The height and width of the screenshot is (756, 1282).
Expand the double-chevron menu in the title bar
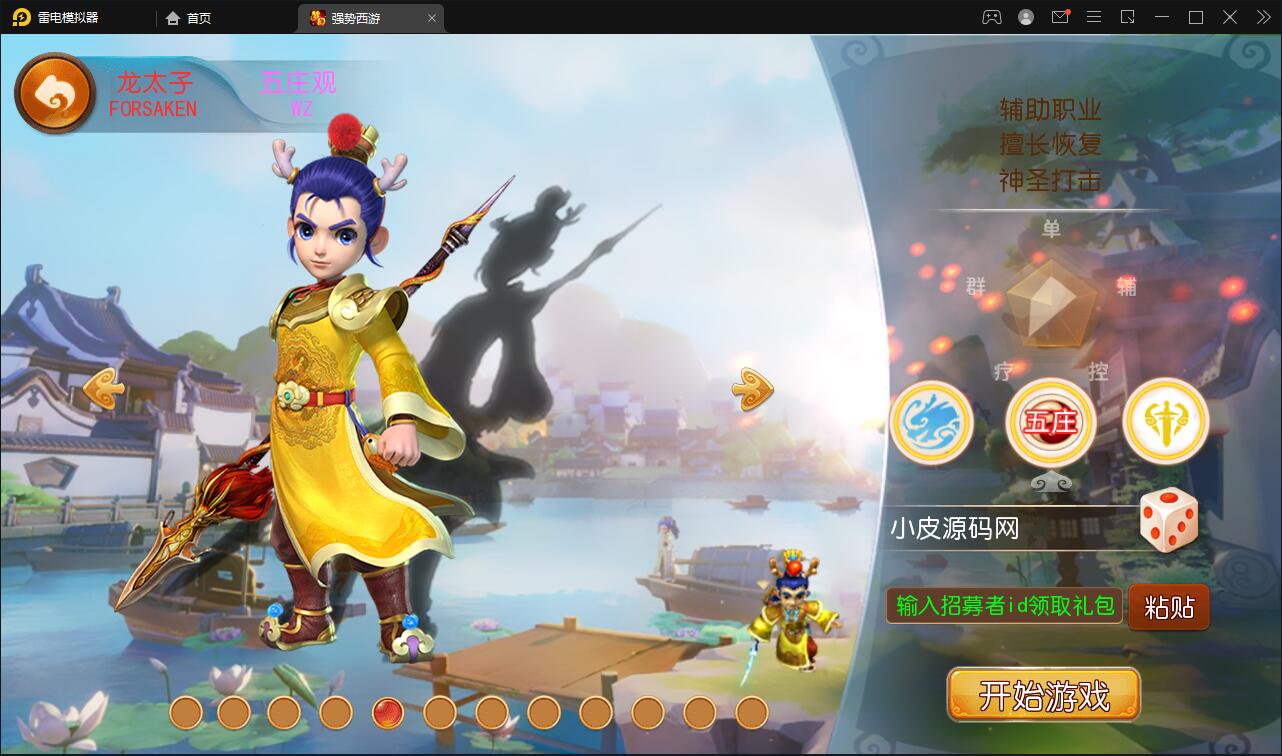tap(1262, 17)
